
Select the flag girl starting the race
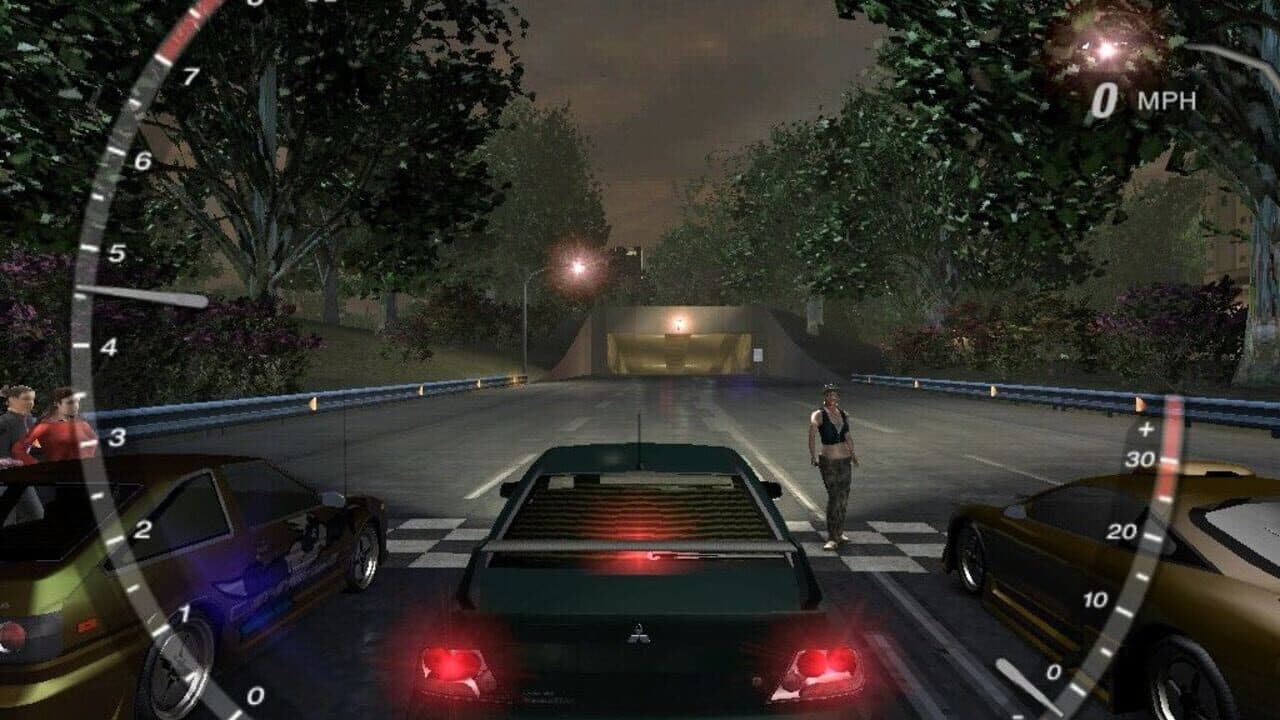pyautogui.click(x=832, y=470)
